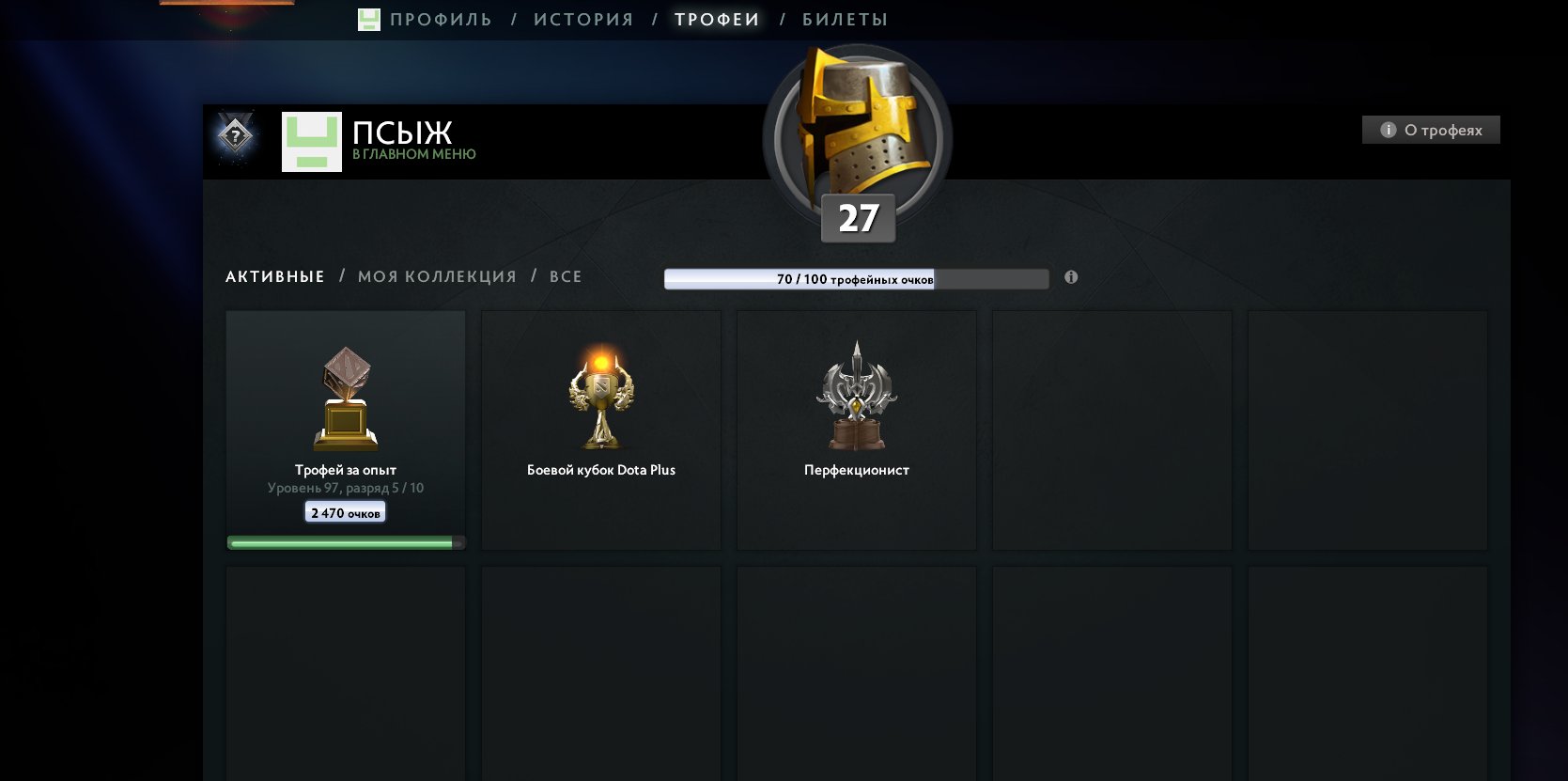
Task: Open the ПРОФИЛЬ page link
Action: pos(440,18)
